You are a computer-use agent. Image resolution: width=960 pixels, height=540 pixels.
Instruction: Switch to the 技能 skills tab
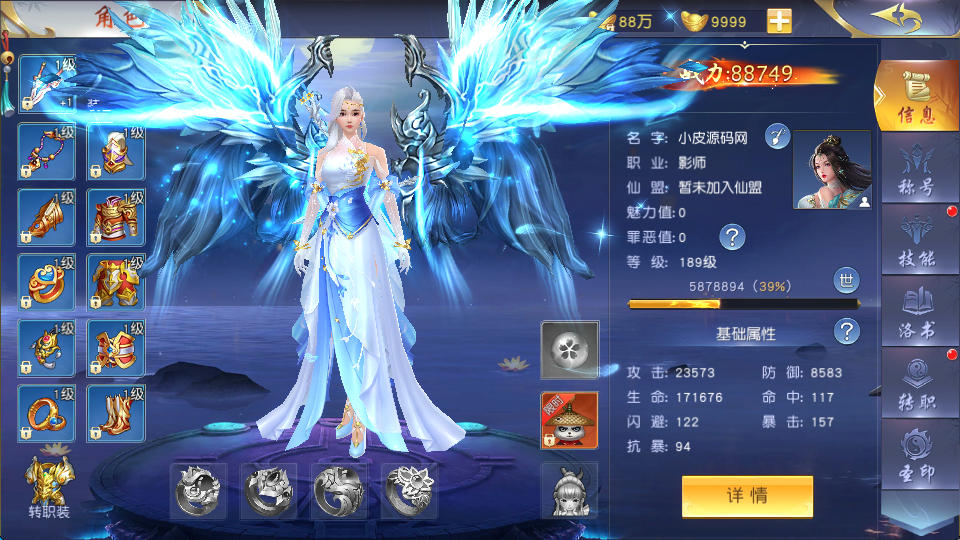pyautogui.click(x=916, y=240)
